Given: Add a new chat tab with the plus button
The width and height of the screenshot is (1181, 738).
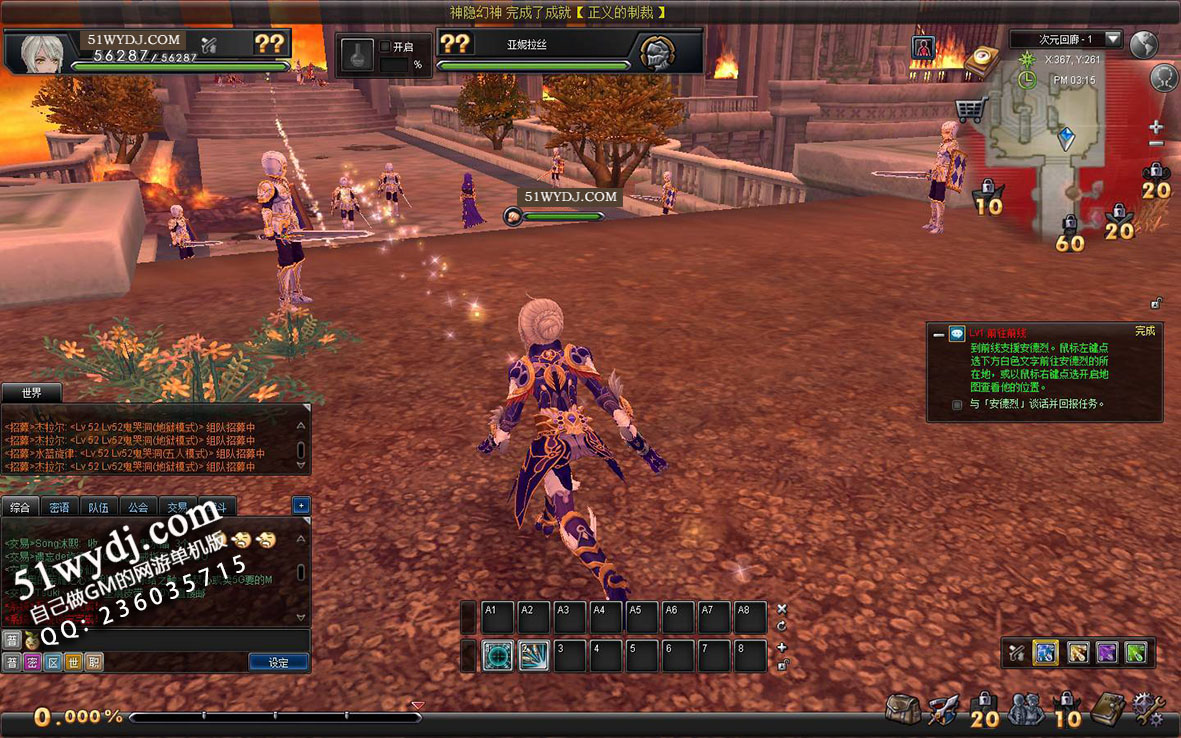Looking at the screenshot, I should pos(301,506).
